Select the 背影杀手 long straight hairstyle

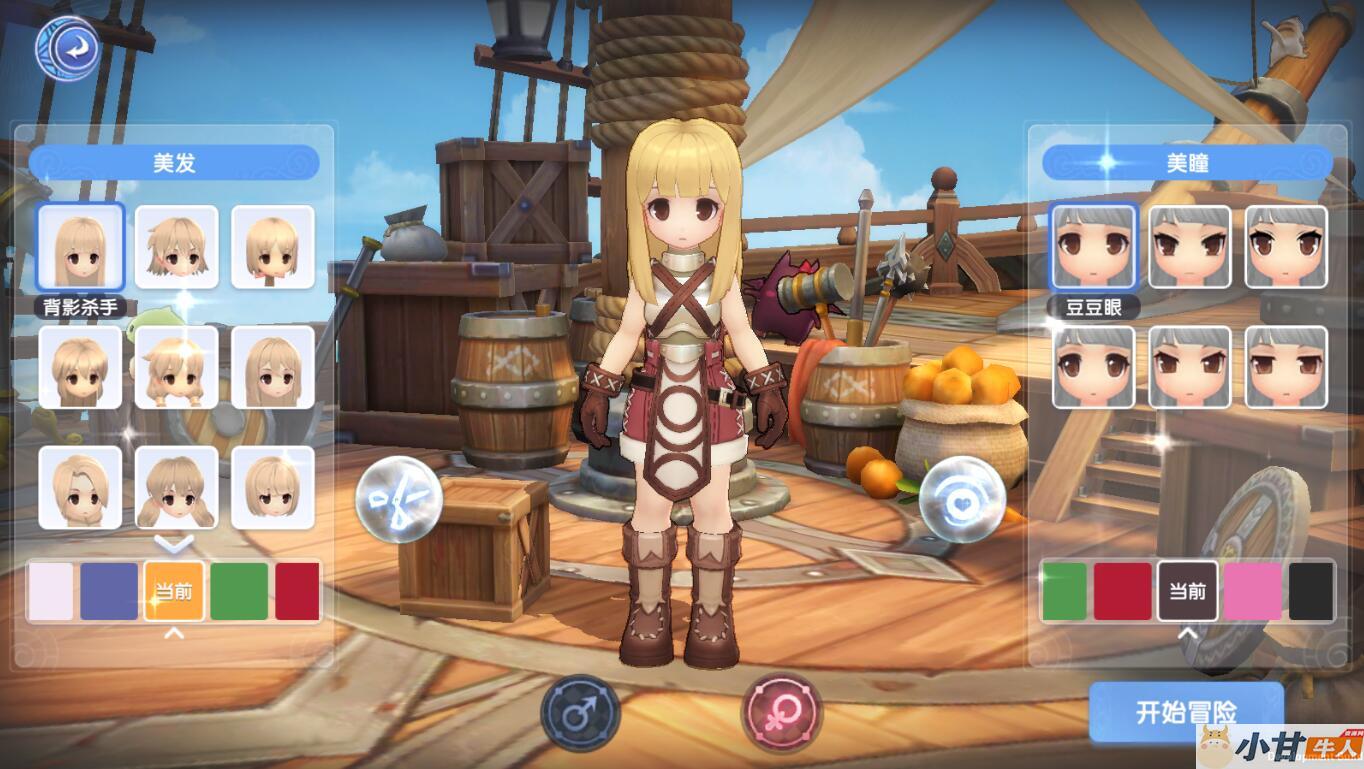(80, 247)
